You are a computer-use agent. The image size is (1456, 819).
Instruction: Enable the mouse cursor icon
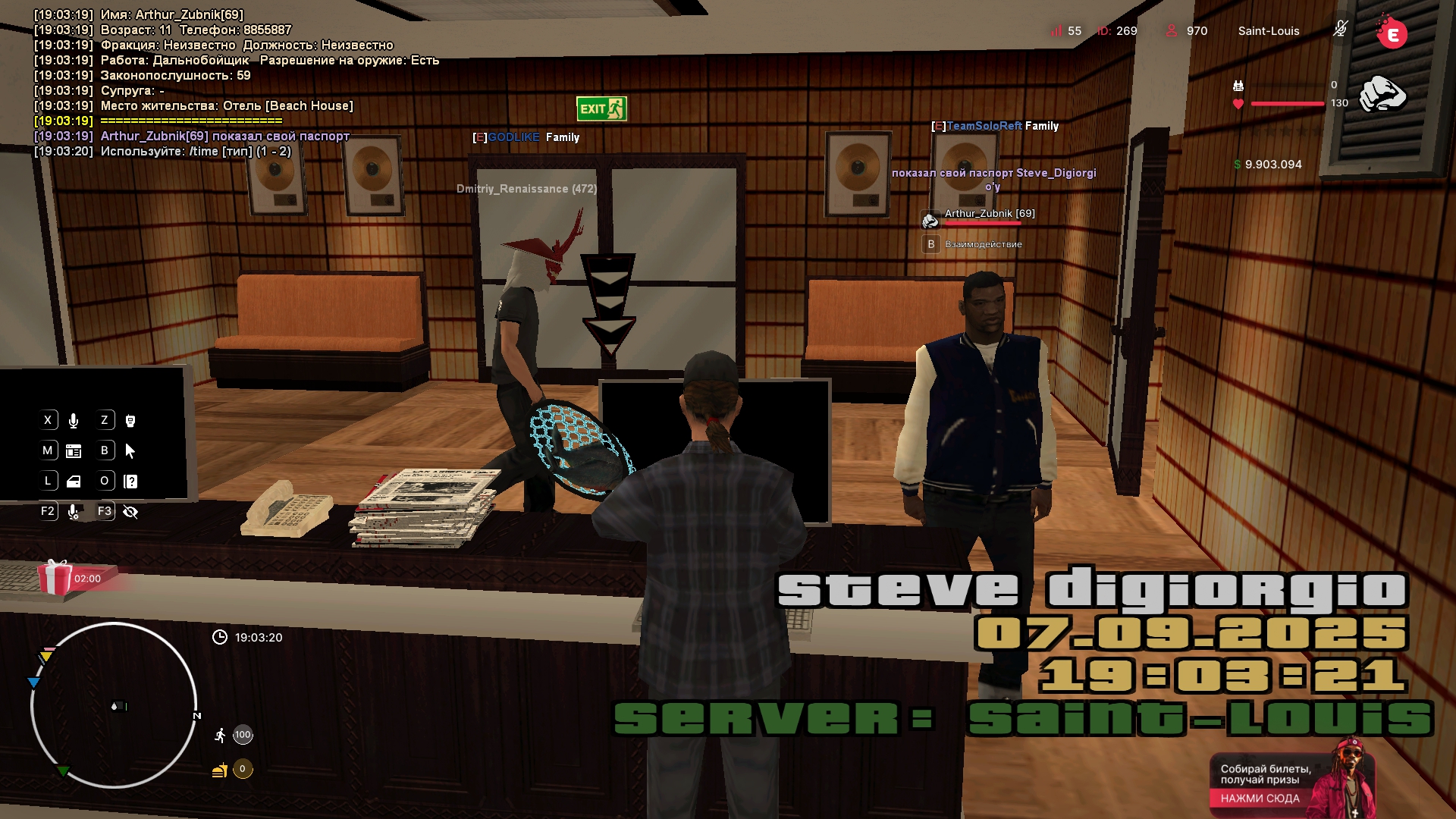[x=130, y=451]
